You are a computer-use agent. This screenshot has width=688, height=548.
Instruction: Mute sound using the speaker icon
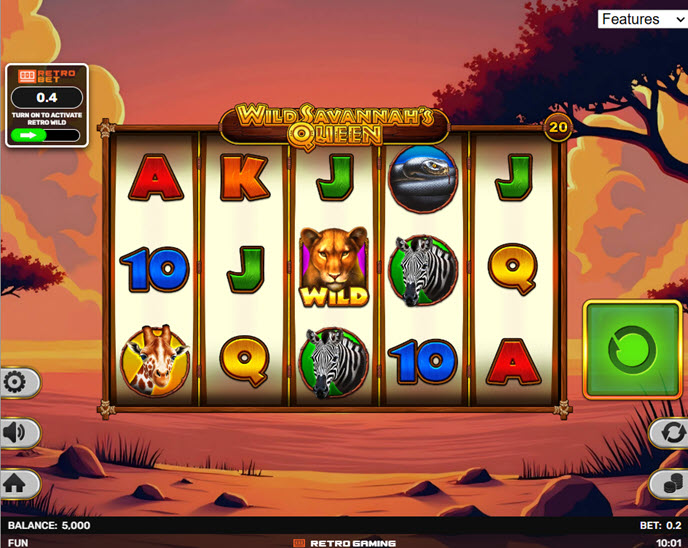tap(17, 433)
